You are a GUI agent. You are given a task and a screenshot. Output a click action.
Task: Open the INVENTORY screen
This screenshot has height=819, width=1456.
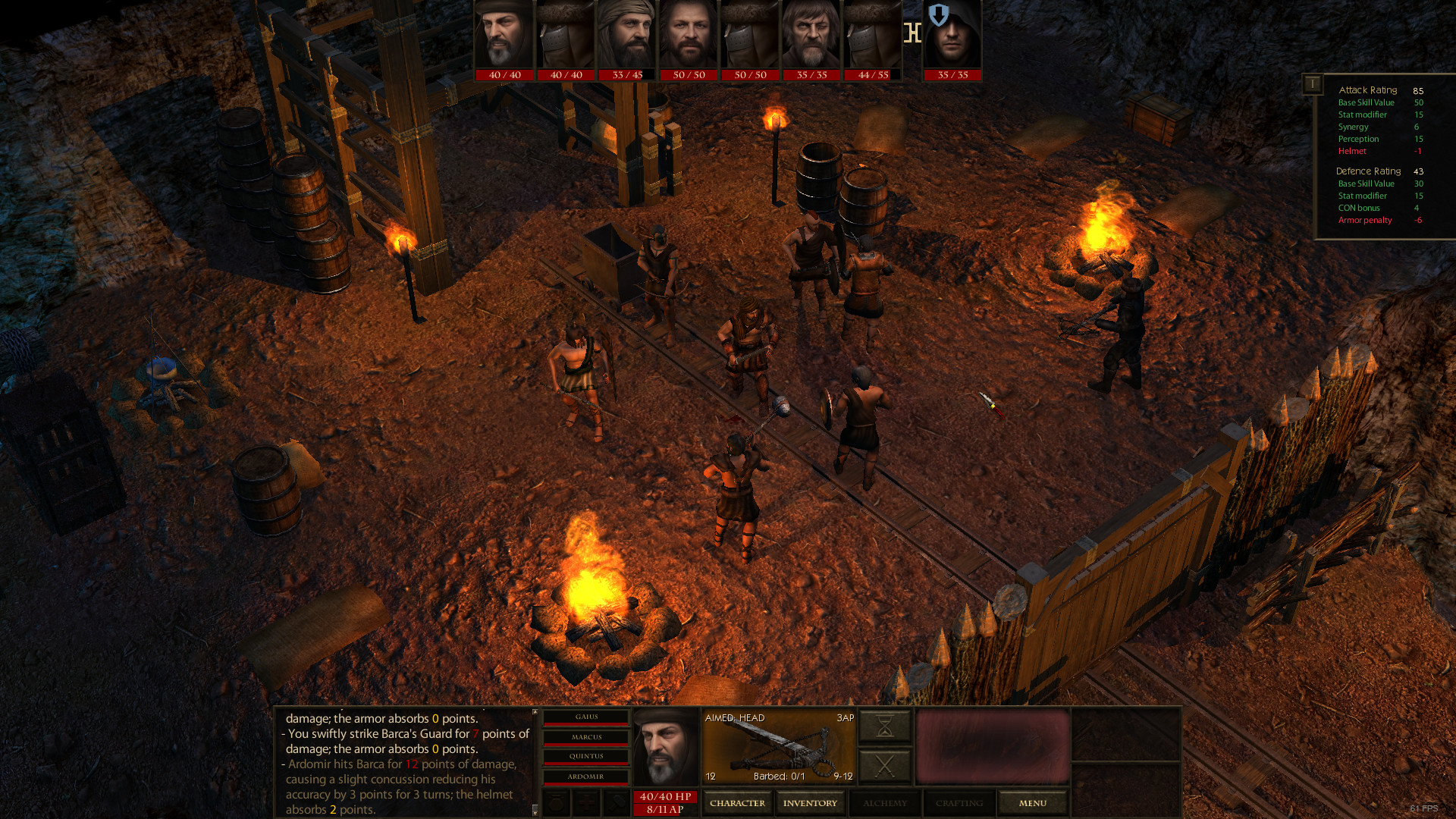click(811, 802)
